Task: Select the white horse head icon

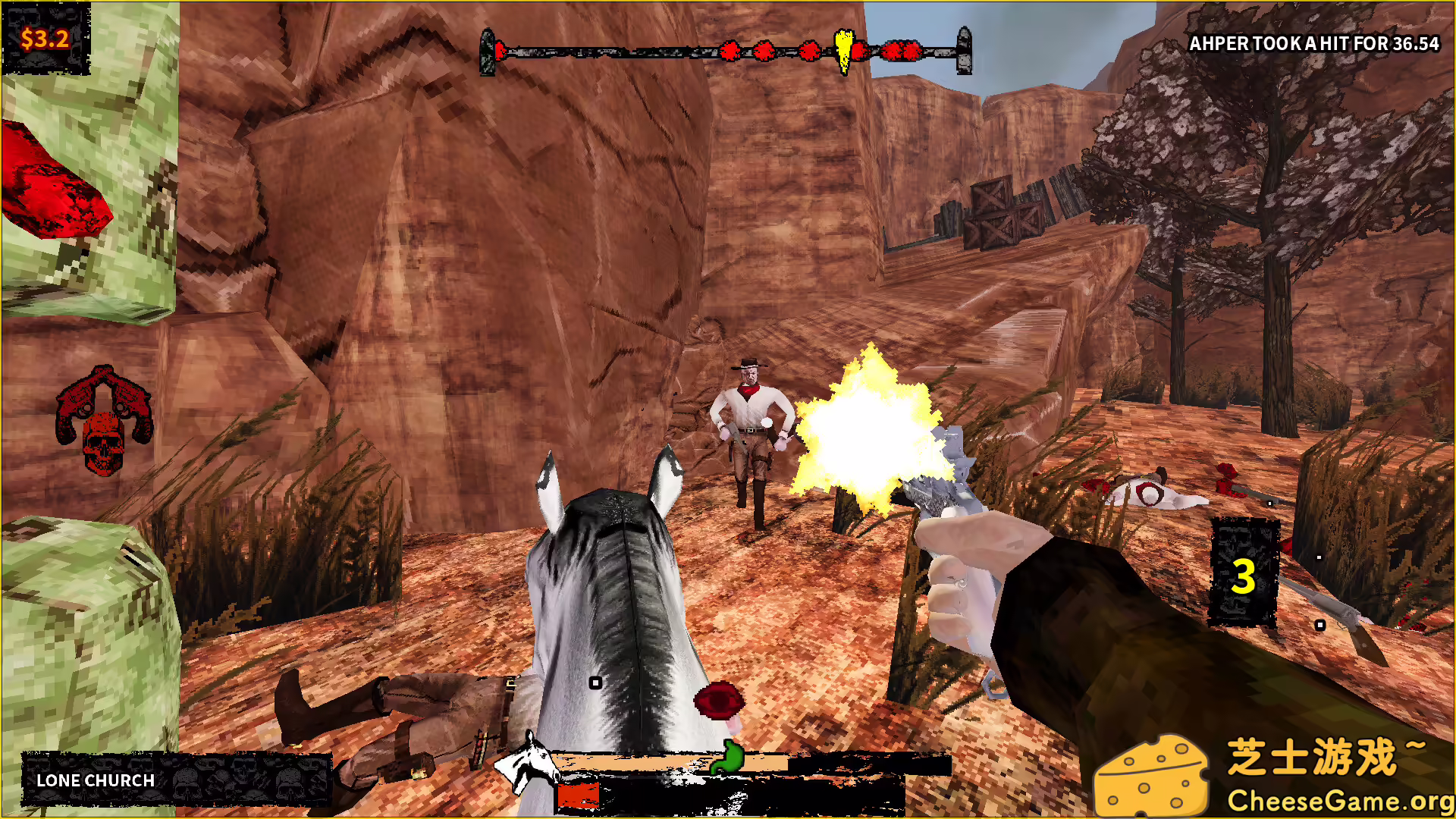Action: tap(529, 761)
